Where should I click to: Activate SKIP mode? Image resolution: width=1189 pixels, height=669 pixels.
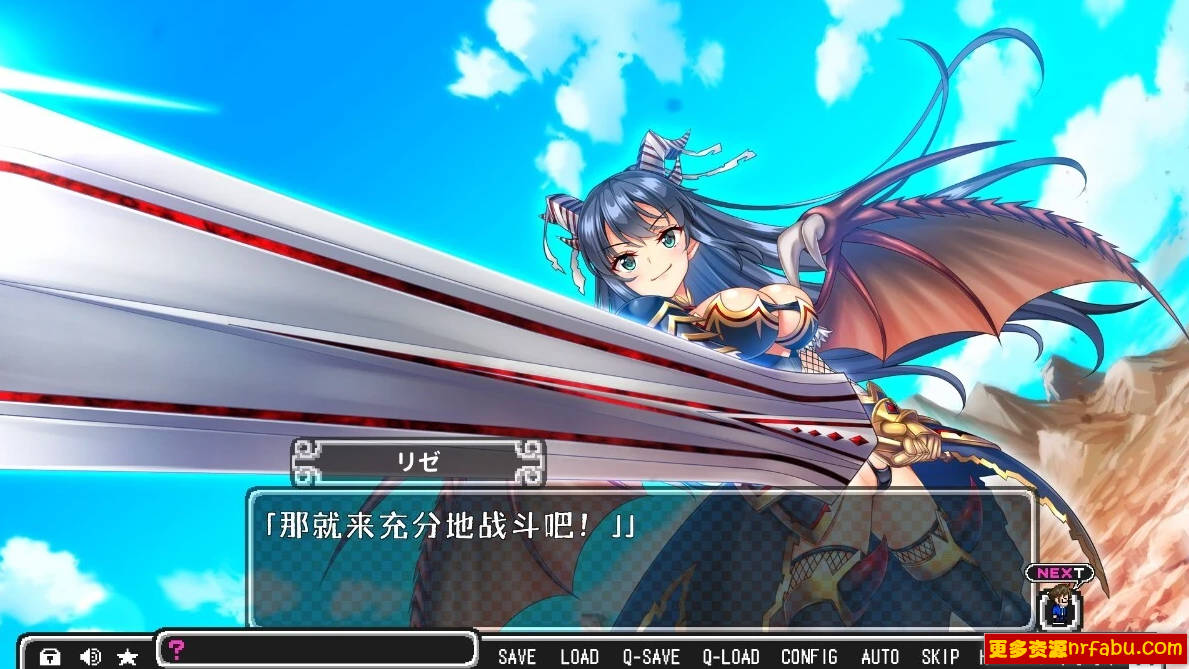940,656
